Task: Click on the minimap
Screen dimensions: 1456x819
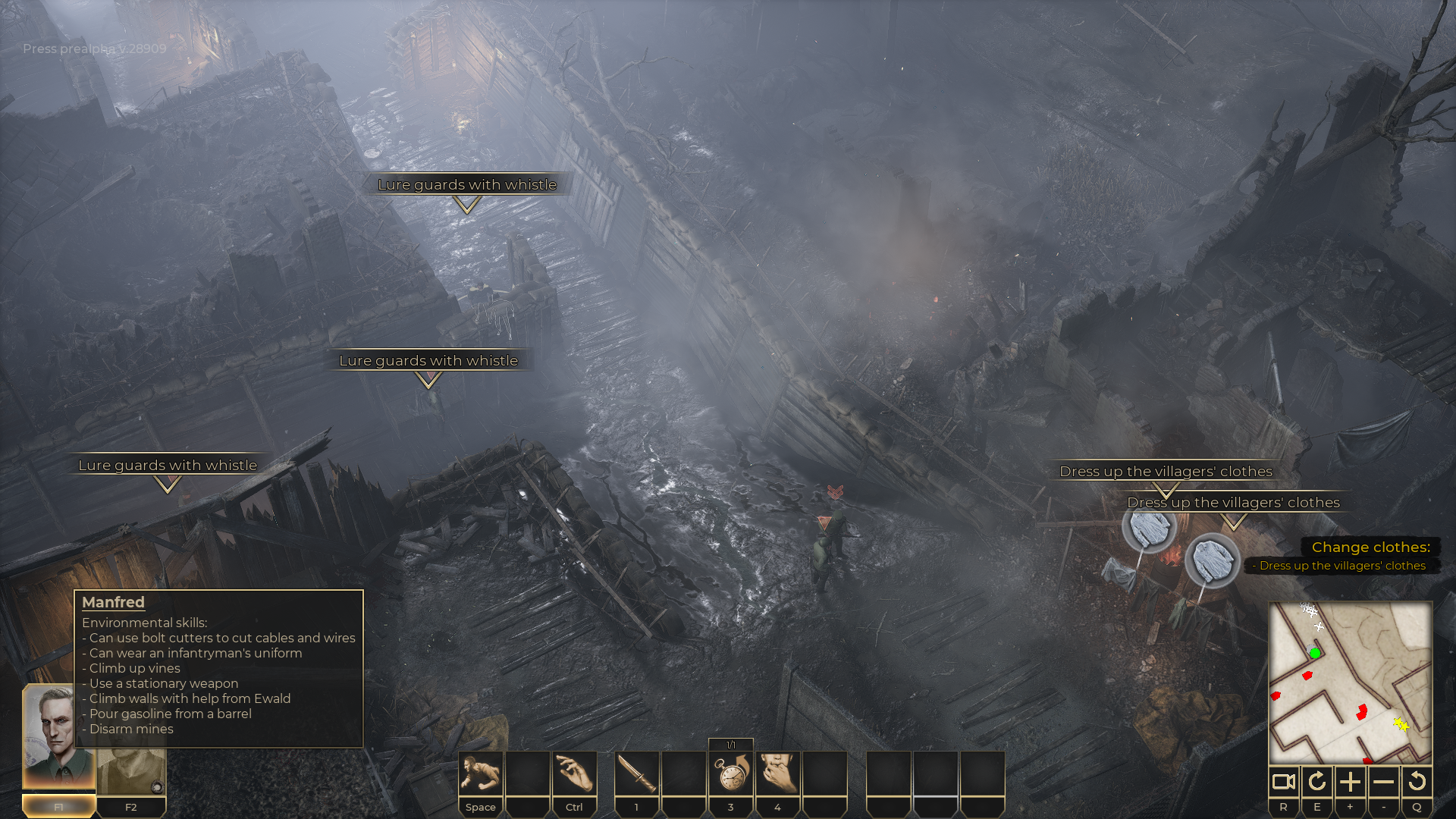Action: click(x=1350, y=682)
